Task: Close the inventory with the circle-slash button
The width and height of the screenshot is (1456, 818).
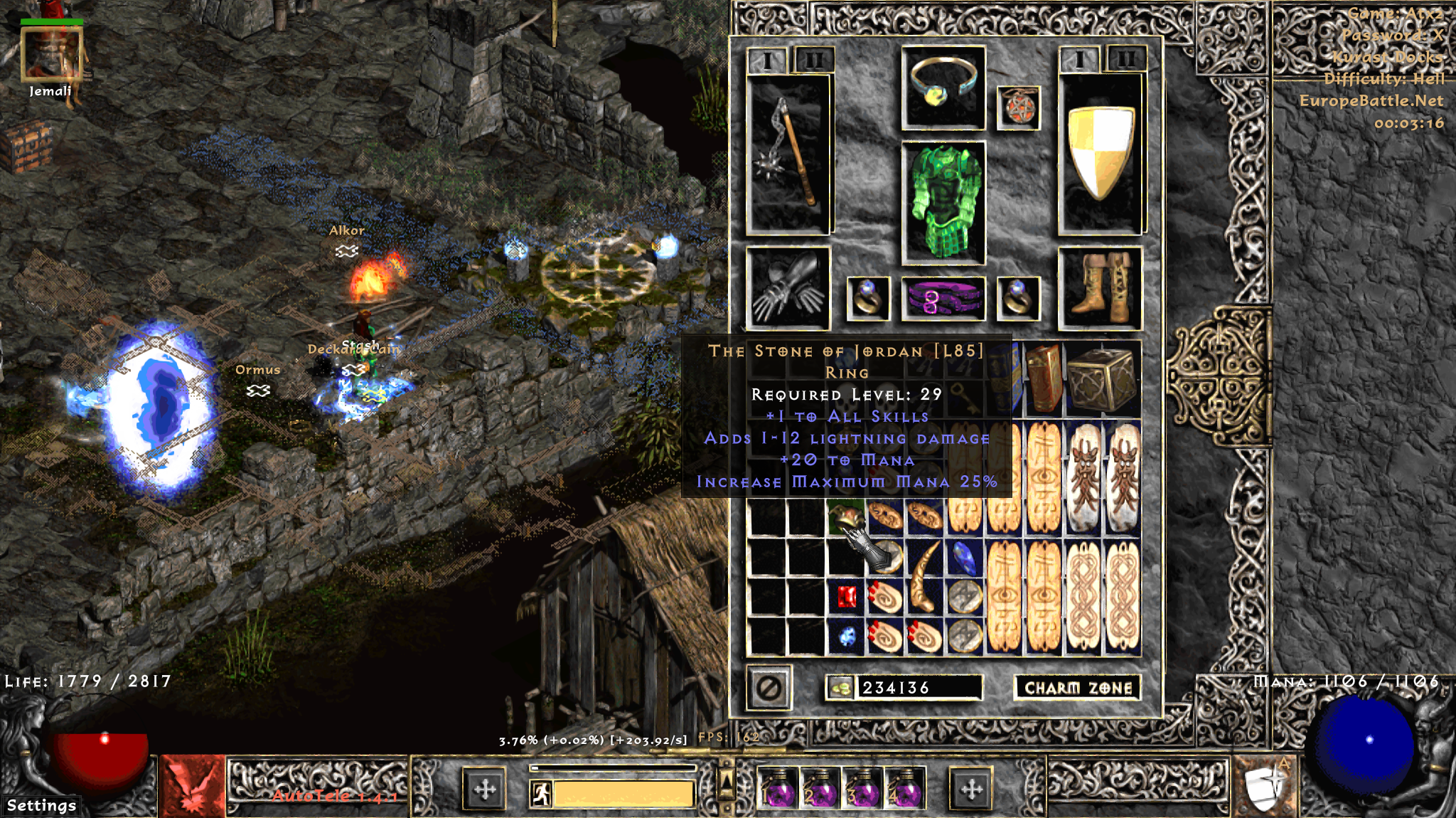Action: point(769,688)
